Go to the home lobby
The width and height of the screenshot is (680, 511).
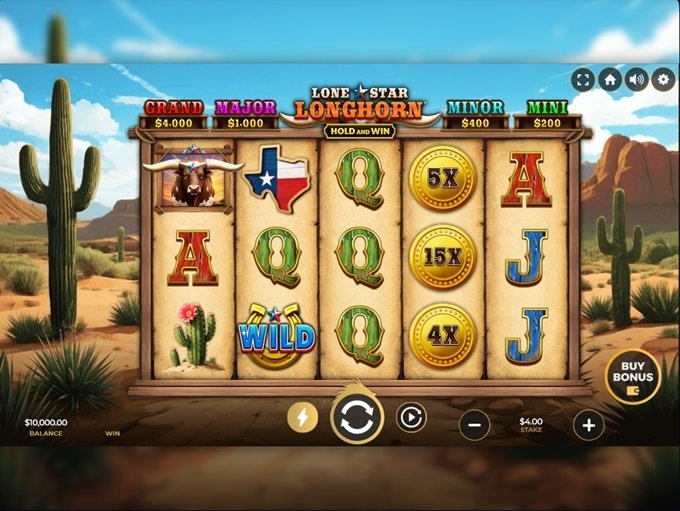click(x=610, y=79)
